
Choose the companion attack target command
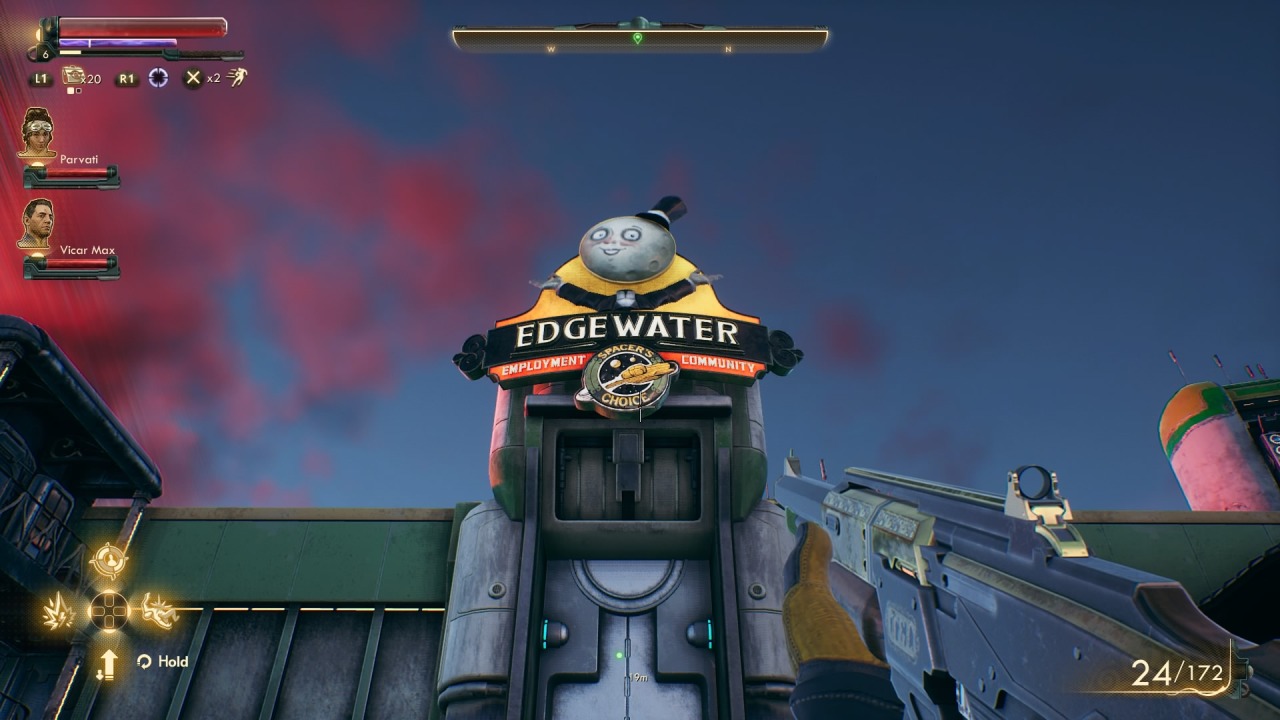click(108, 560)
